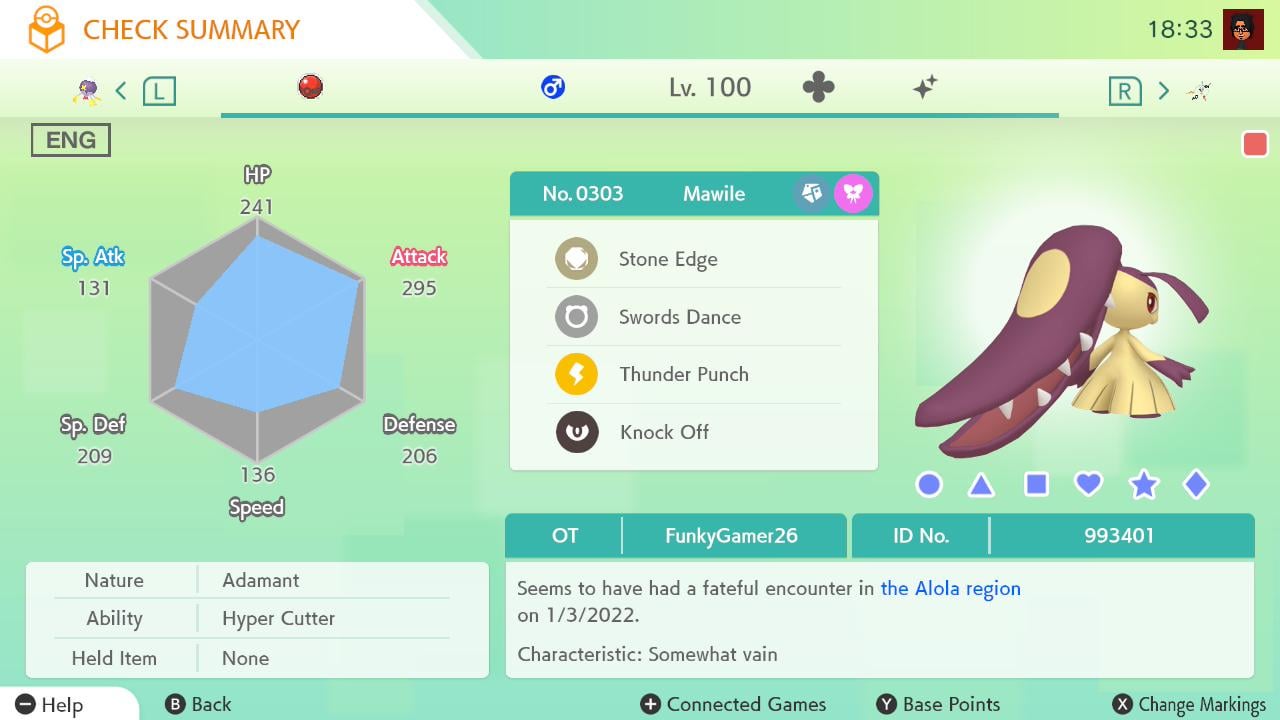The height and width of the screenshot is (720, 1280).
Task: Toggle the circle marking
Action: pos(929,485)
